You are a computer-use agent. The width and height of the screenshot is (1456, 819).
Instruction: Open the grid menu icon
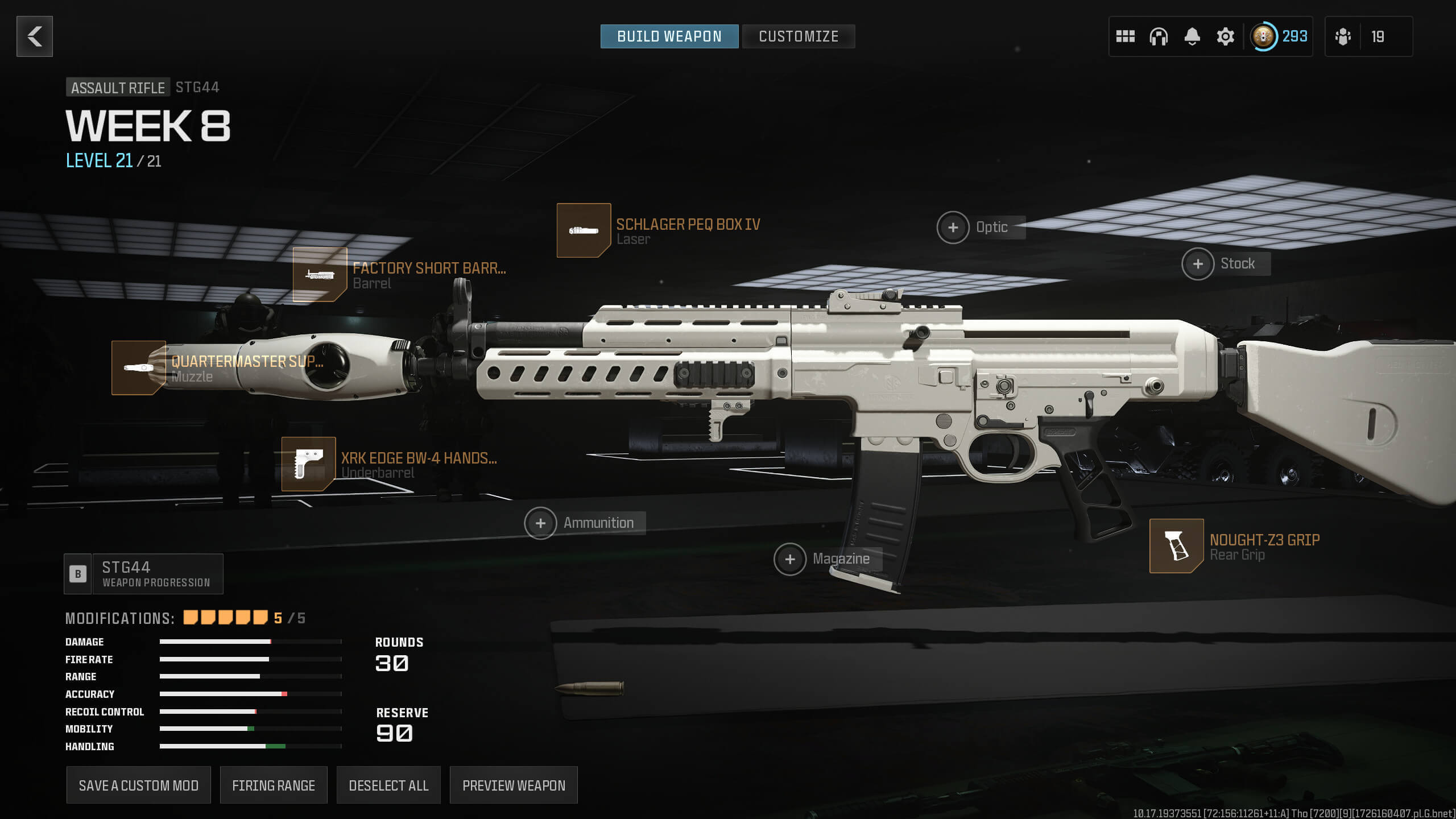click(1125, 36)
